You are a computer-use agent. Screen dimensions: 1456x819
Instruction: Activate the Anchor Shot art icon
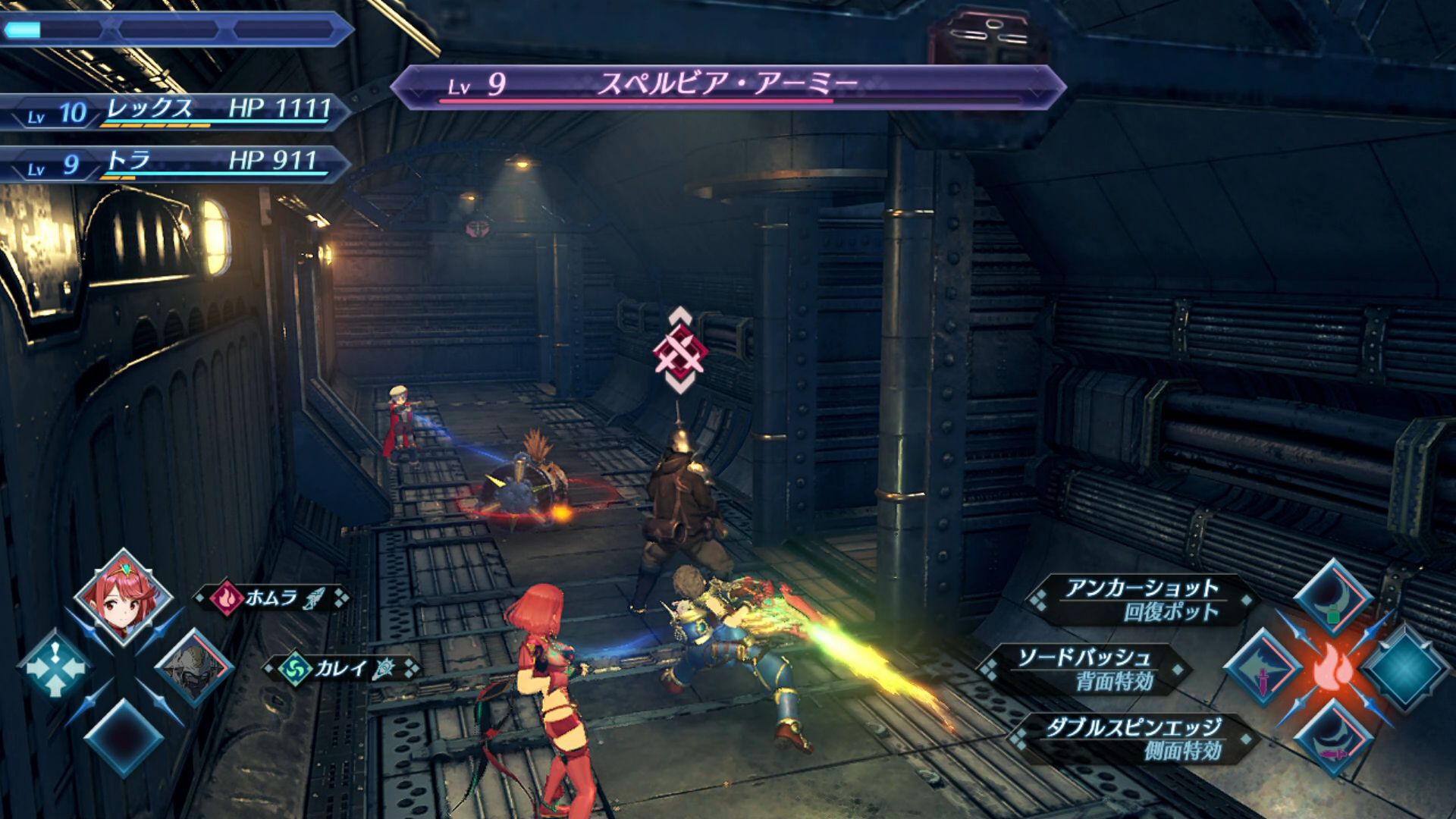(x=1332, y=598)
